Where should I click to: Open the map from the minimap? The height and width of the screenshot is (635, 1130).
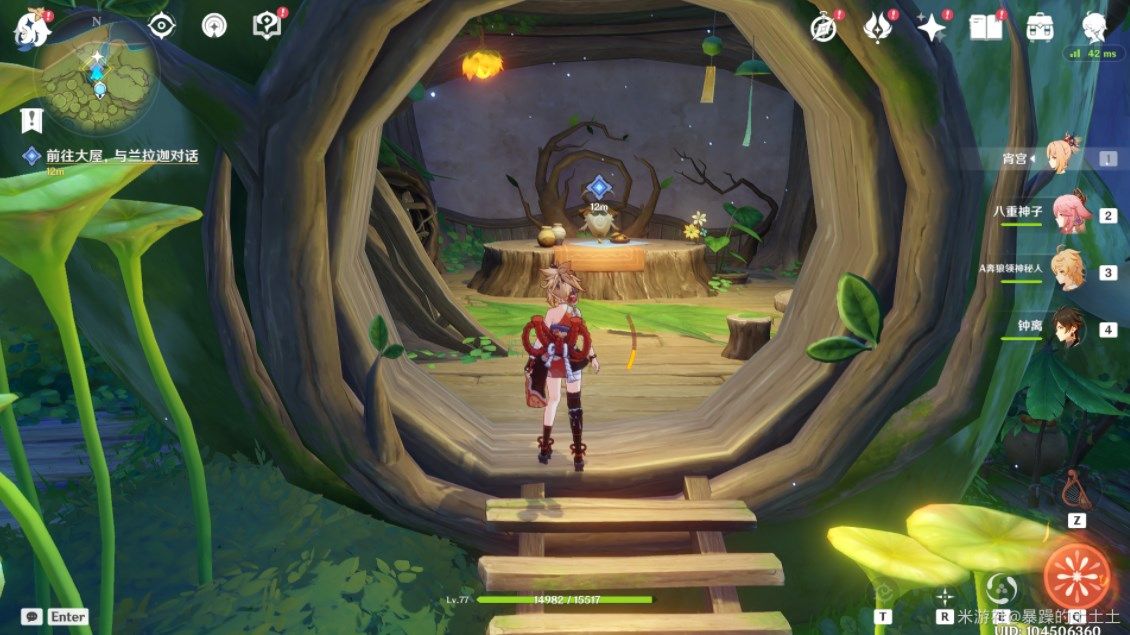97,78
